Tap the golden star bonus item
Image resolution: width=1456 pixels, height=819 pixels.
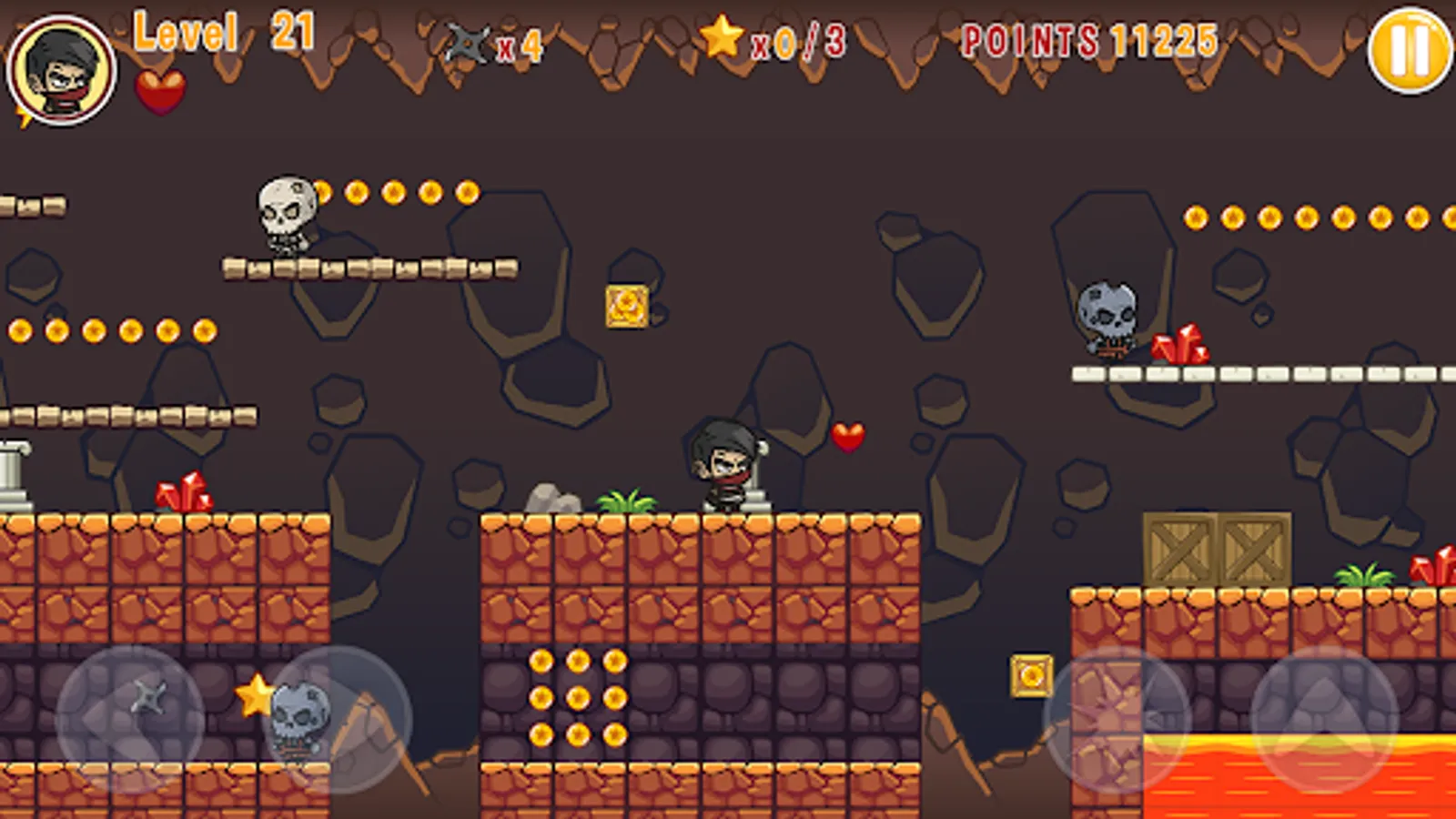[x=256, y=698]
